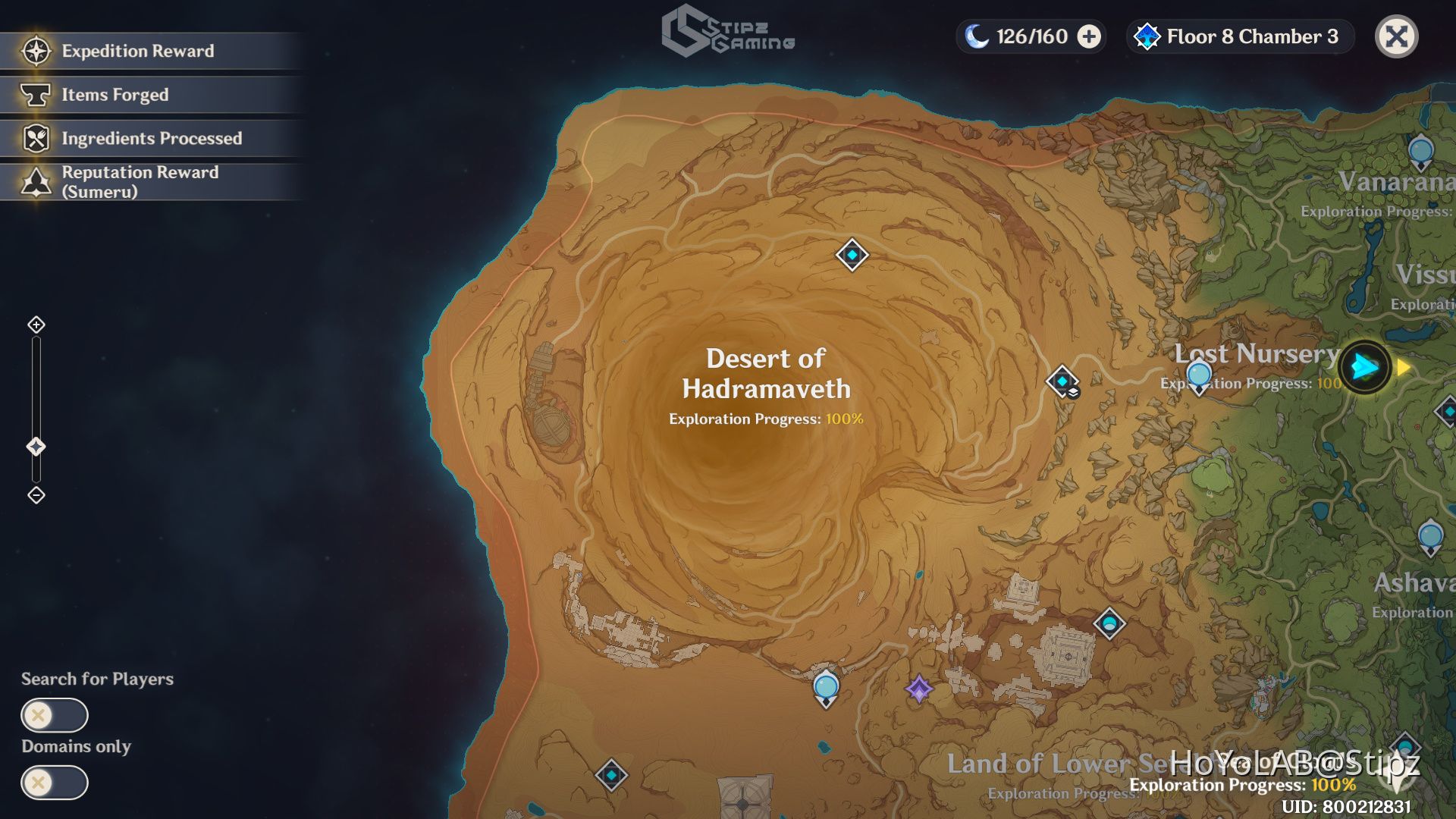Enable the Domains only filter

coord(55,783)
